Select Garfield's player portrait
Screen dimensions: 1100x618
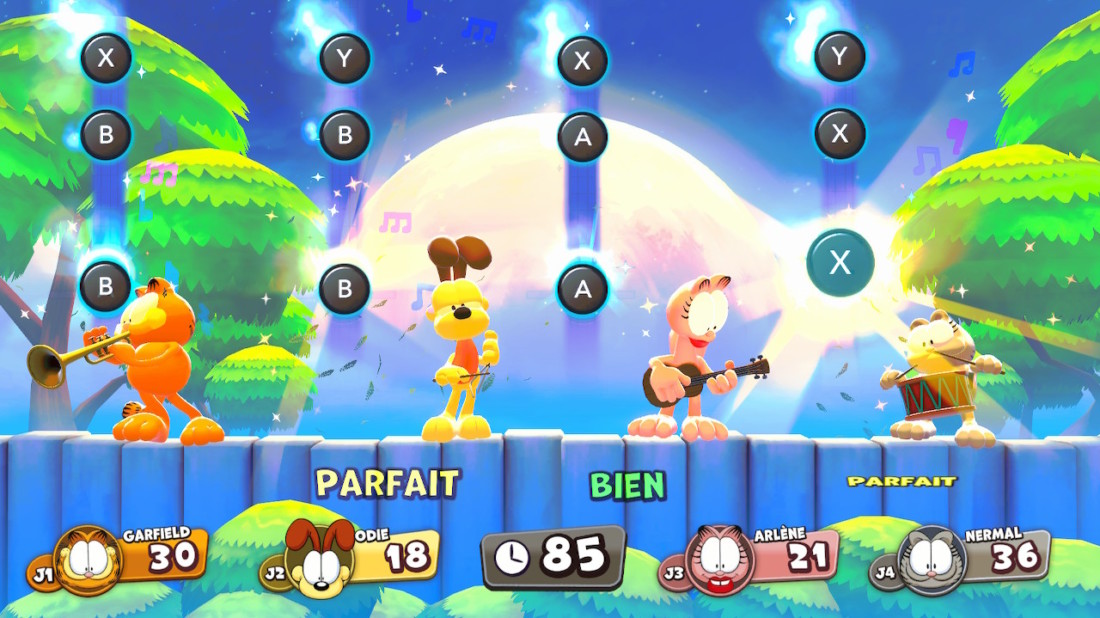[x=88, y=560]
